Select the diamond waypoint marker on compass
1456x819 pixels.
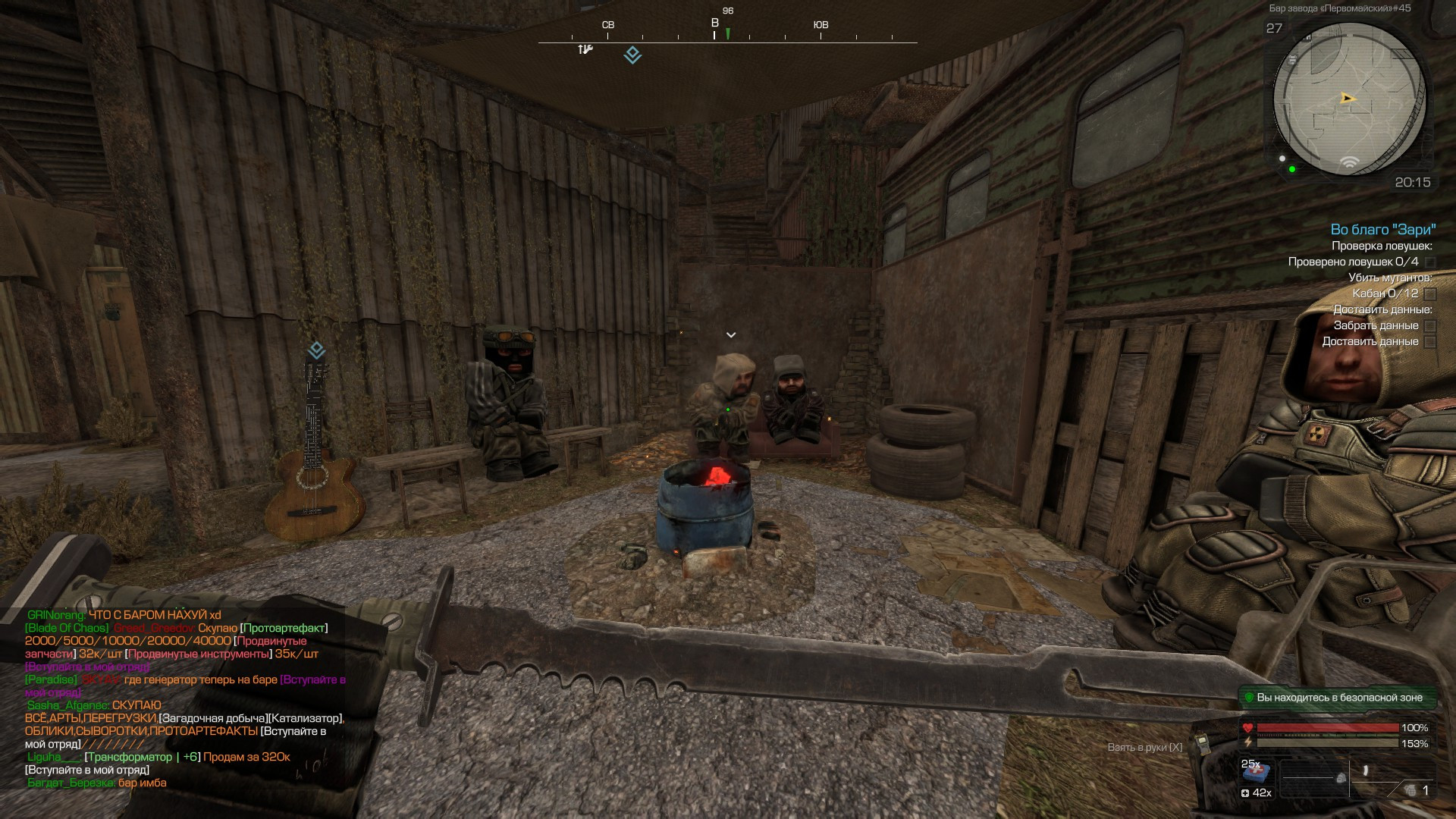[632, 55]
